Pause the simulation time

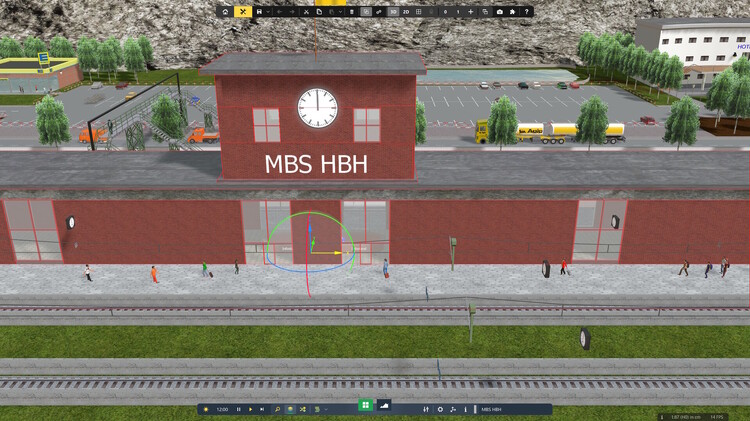click(x=238, y=409)
